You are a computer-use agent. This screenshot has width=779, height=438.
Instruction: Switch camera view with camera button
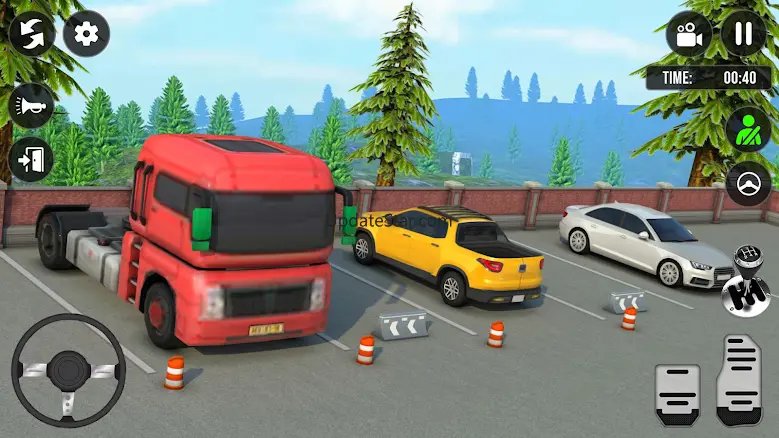689,34
